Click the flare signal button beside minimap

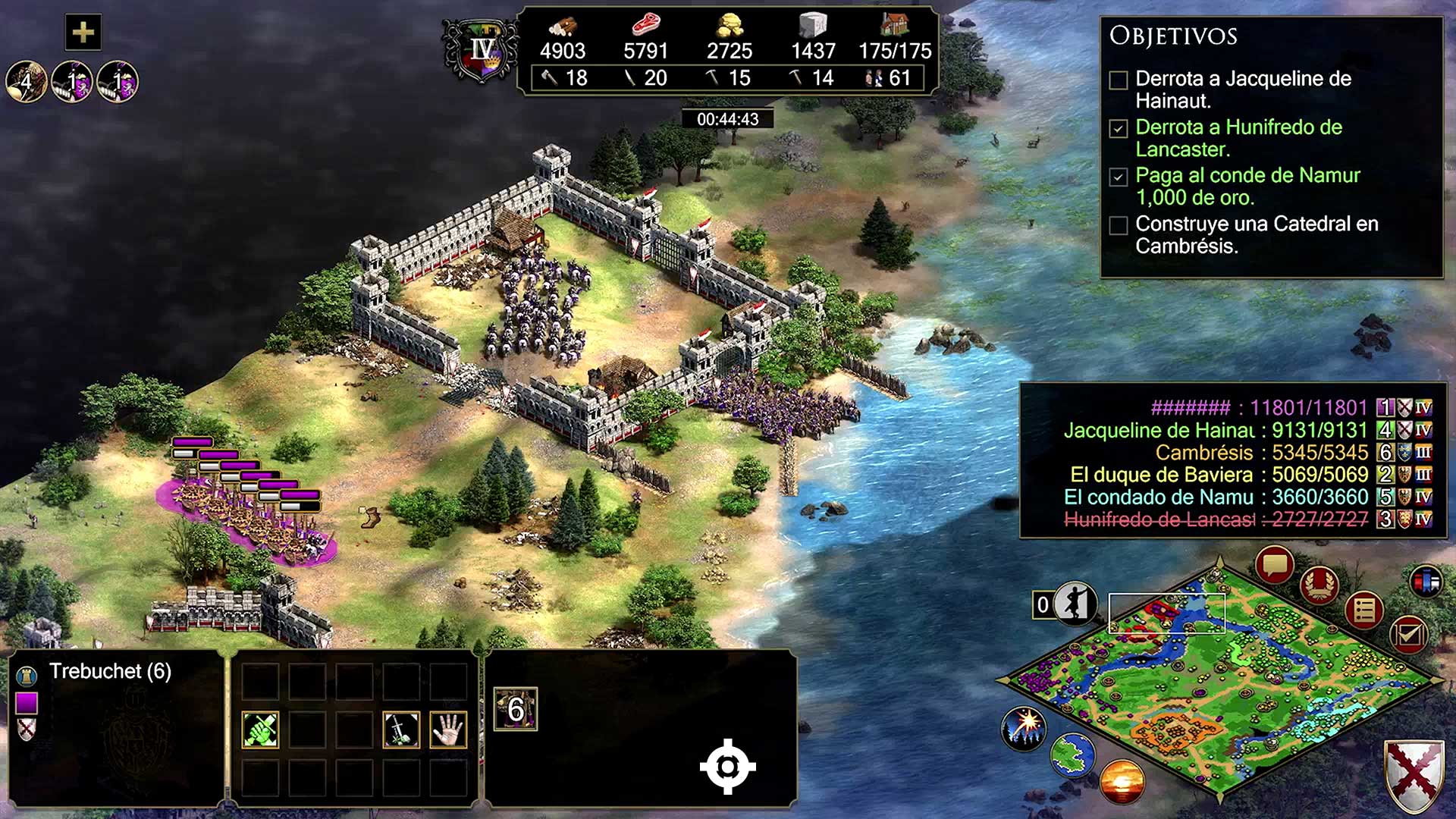point(1023,726)
